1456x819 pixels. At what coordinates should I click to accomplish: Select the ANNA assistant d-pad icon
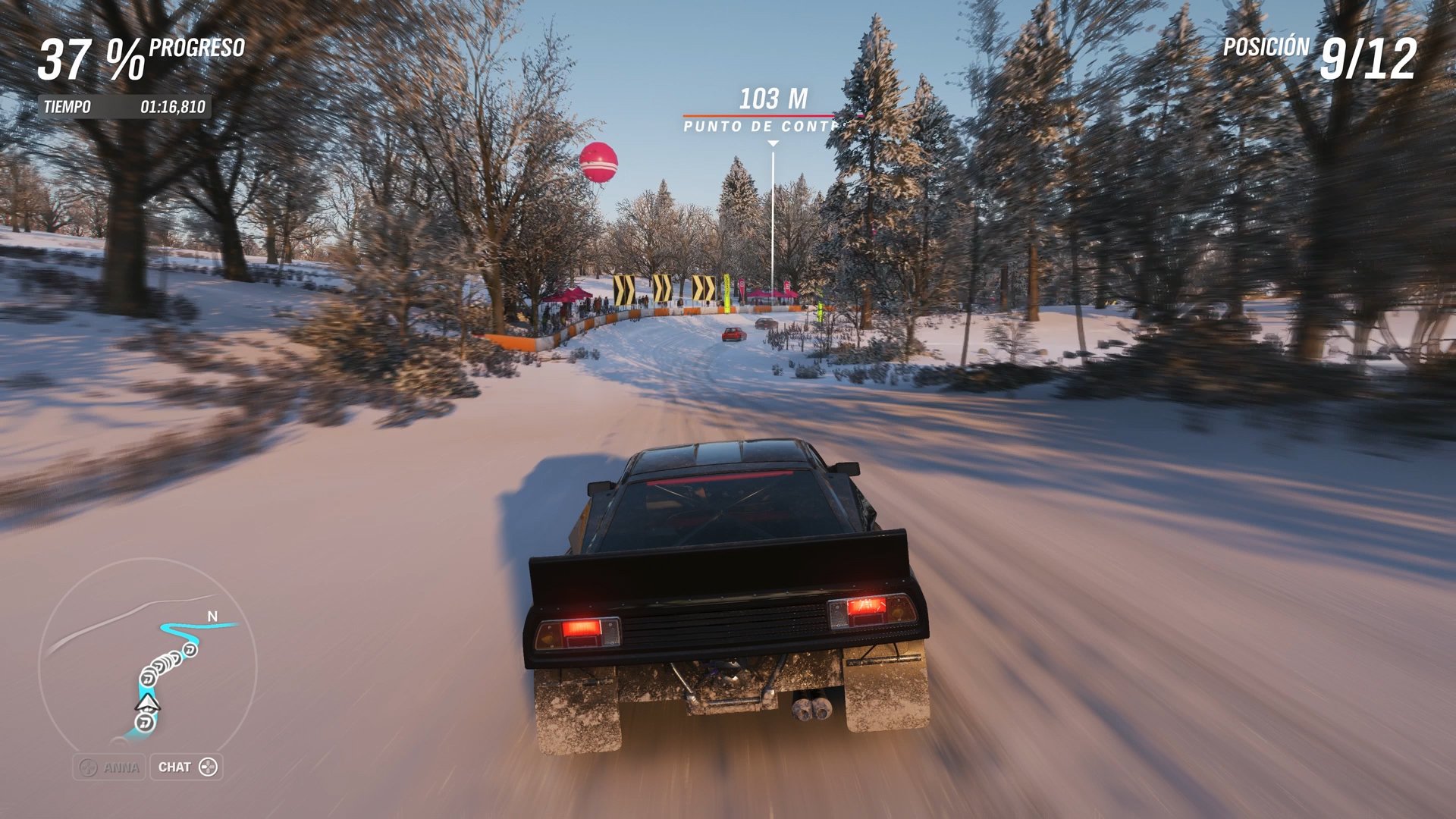pos(89,767)
